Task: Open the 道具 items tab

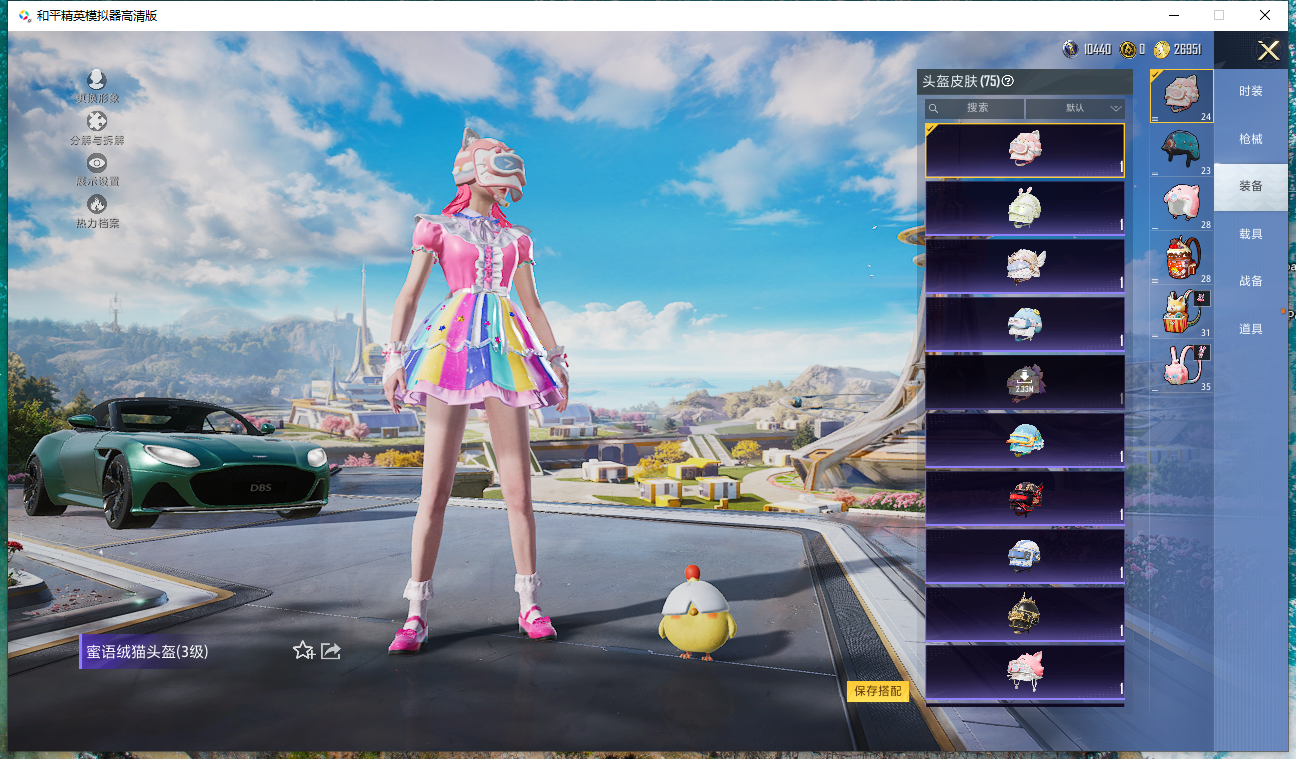Action: pos(1250,329)
